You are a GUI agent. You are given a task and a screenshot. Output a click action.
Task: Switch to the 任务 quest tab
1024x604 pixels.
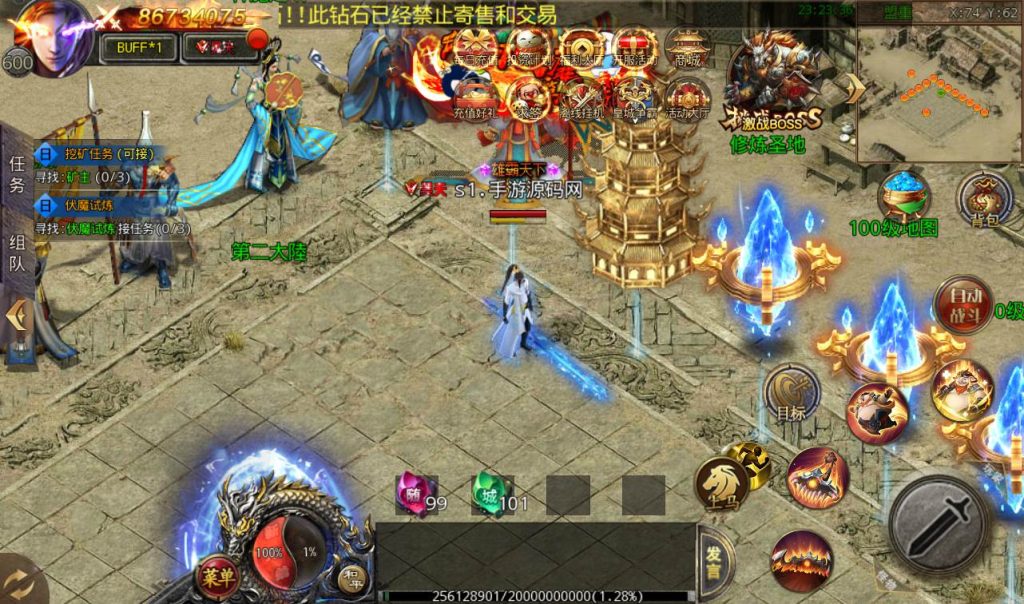pyautogui.click(x=17, y=174)
